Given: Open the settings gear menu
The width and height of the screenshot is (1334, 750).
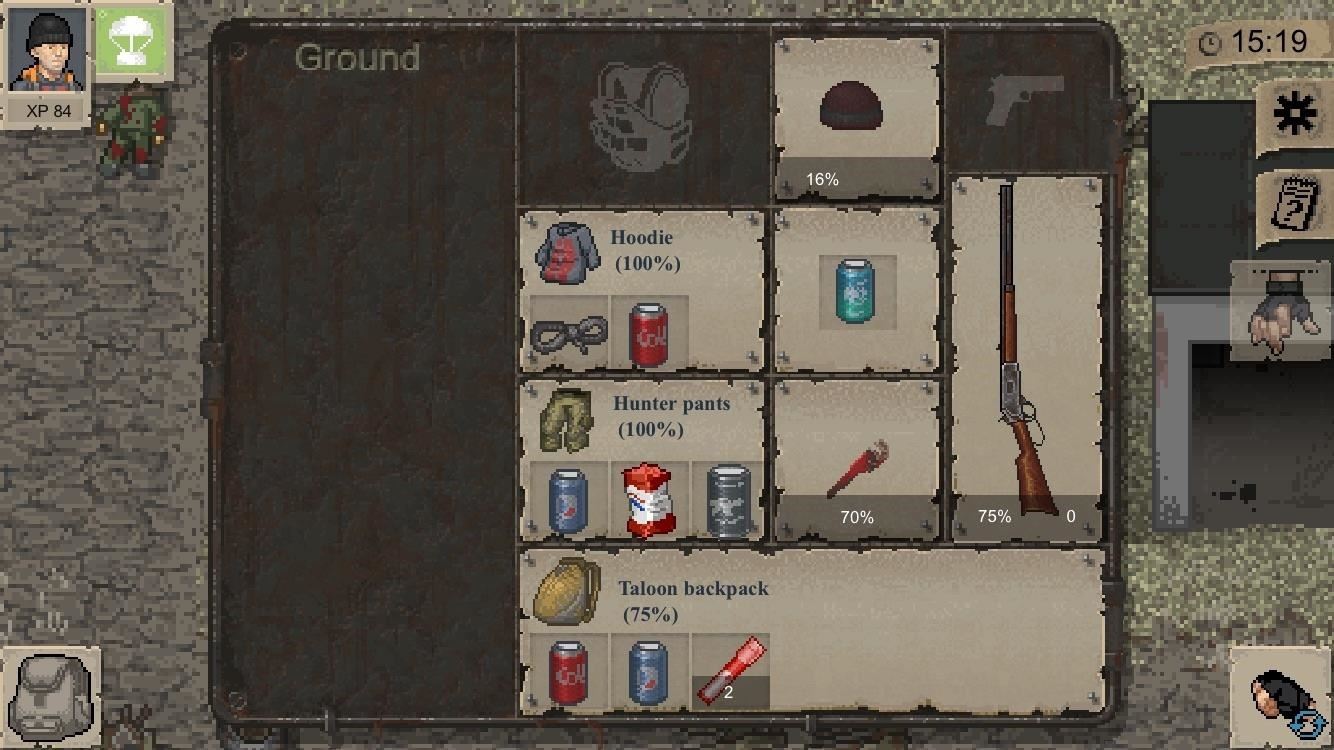Looking at the screenshot, I should [x=1294, y=115].
